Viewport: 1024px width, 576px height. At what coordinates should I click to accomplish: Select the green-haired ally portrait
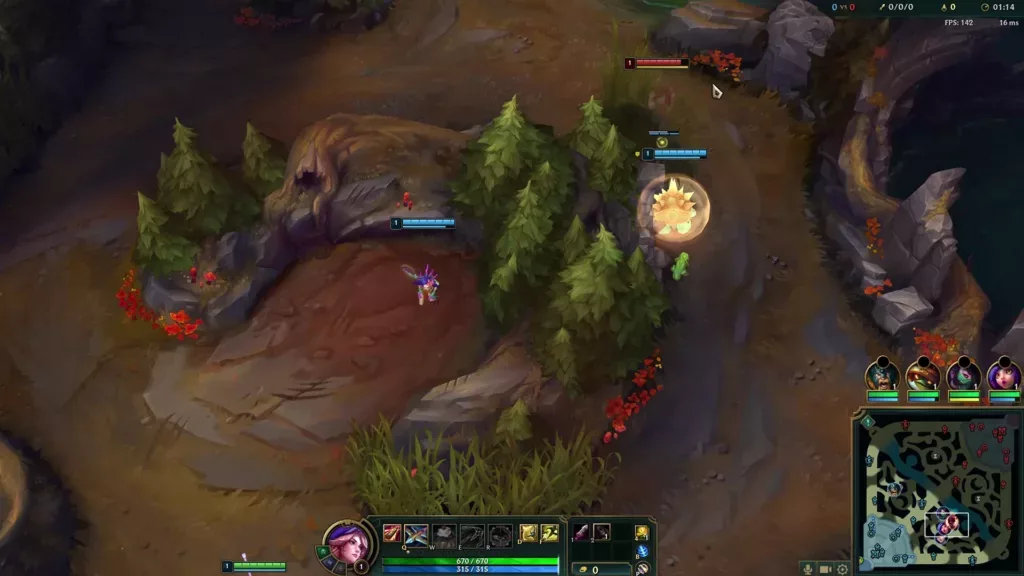coord(963,375)
